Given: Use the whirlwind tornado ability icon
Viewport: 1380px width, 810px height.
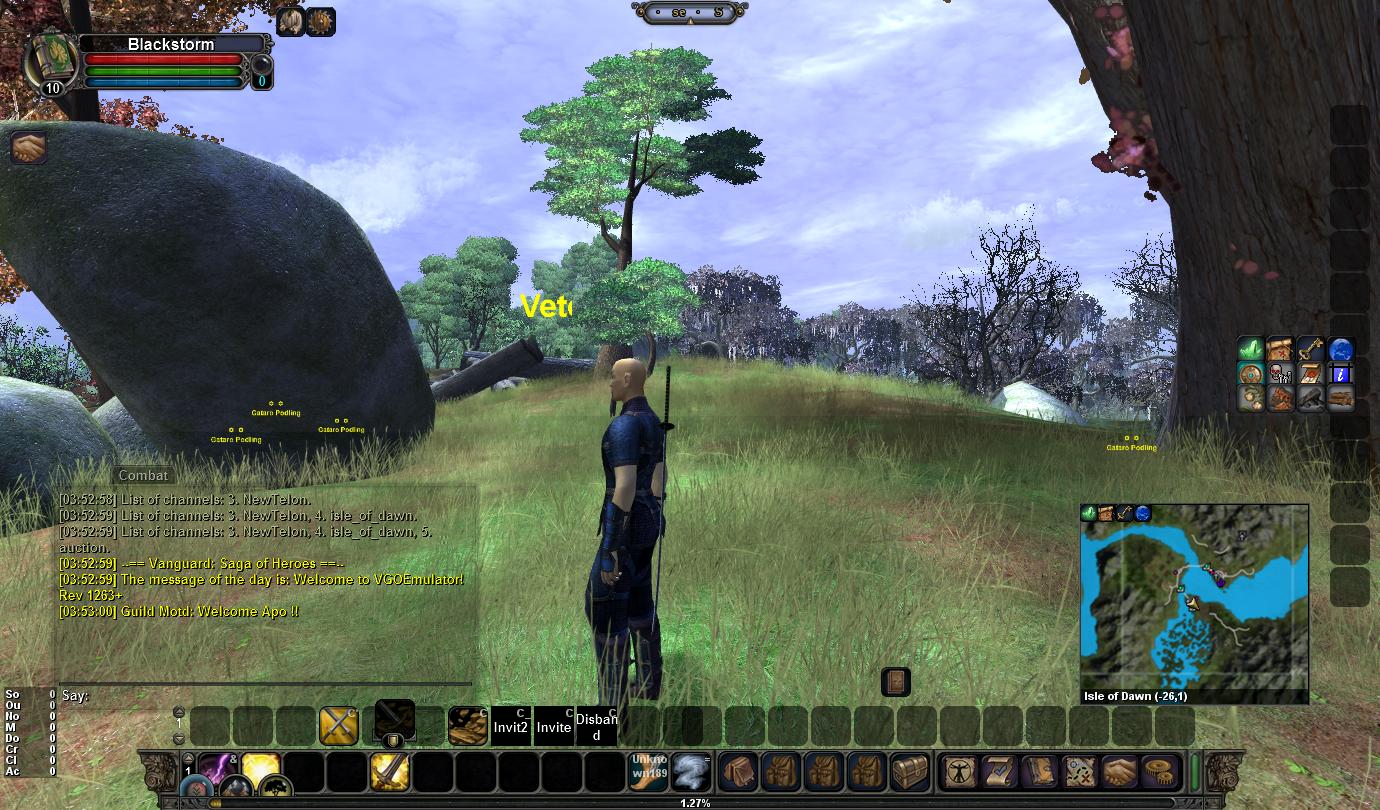Looking at the screenshot, I should [690, 771].
